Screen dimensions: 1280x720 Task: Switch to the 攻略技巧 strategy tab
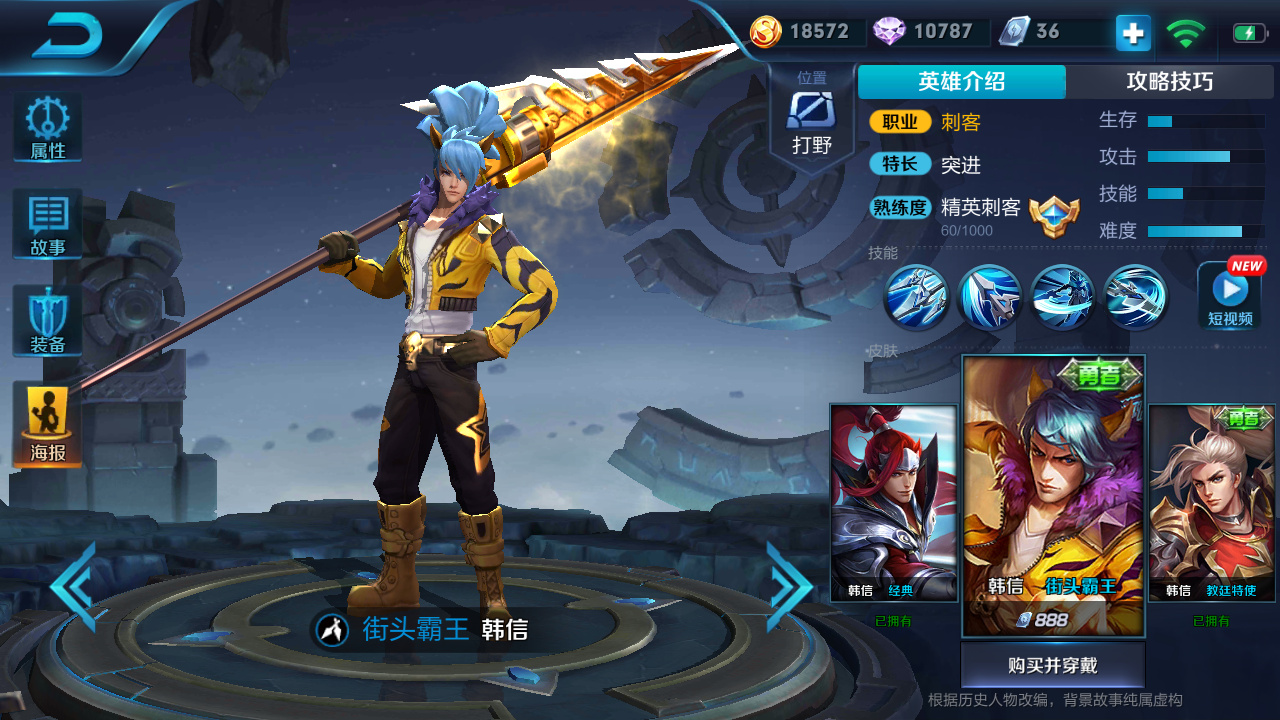click(1169, 82)
